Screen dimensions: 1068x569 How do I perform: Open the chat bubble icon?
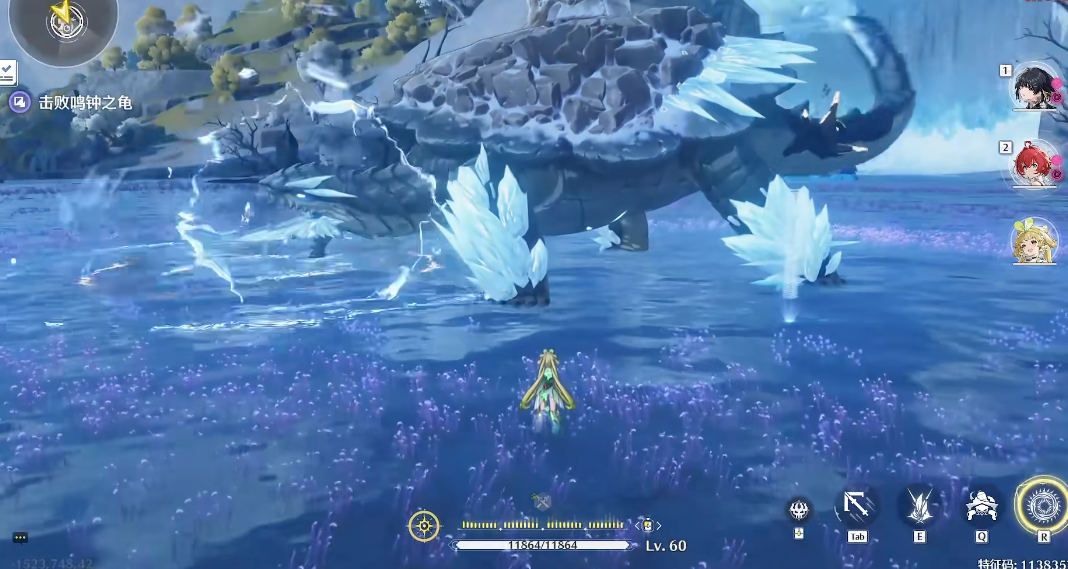(x=20, y=538)
